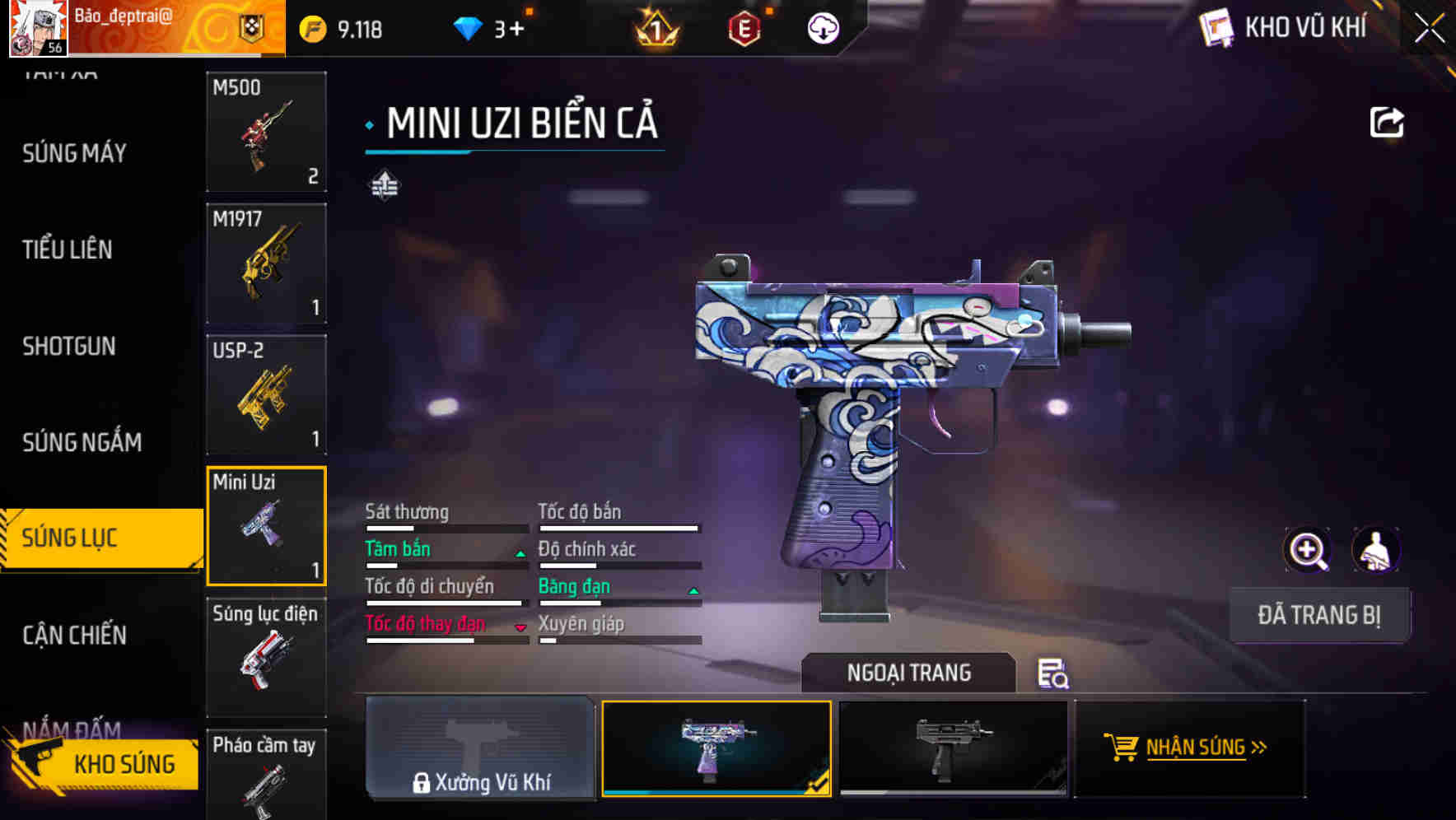Zoom in with the magnifier icon
Screen dimensions: 1456x820
pyautogui.click(x=1307, y=550)
